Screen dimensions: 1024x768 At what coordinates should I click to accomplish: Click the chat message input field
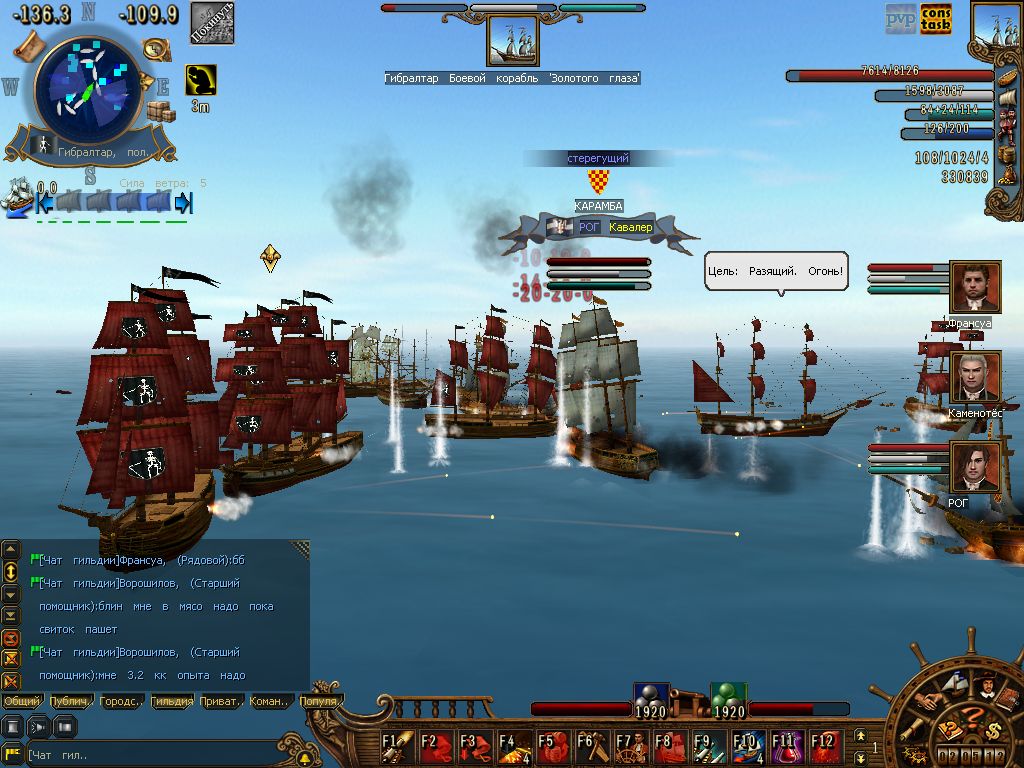coord(150,755)
